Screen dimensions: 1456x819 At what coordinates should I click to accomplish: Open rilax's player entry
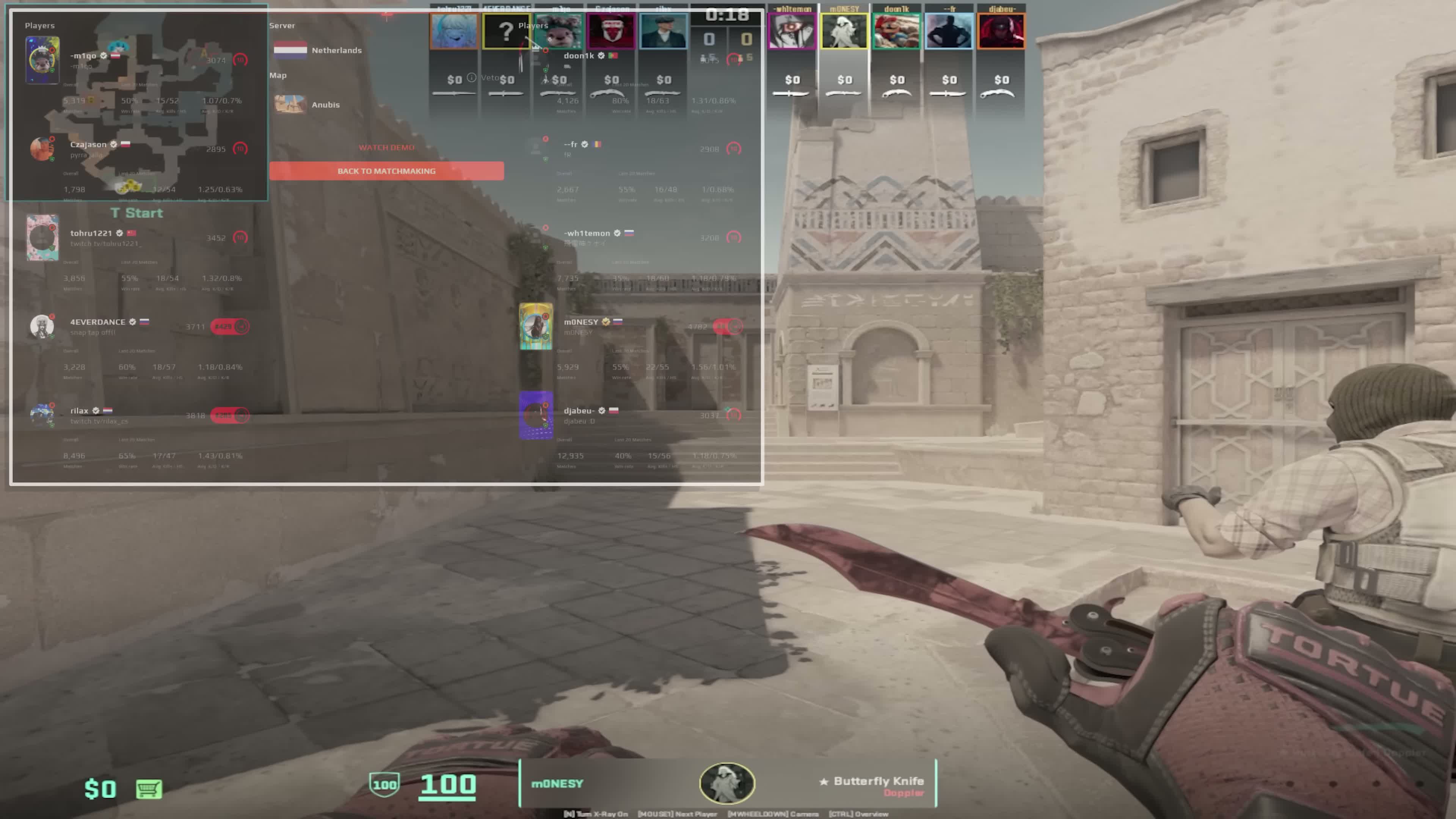(79, 411)
